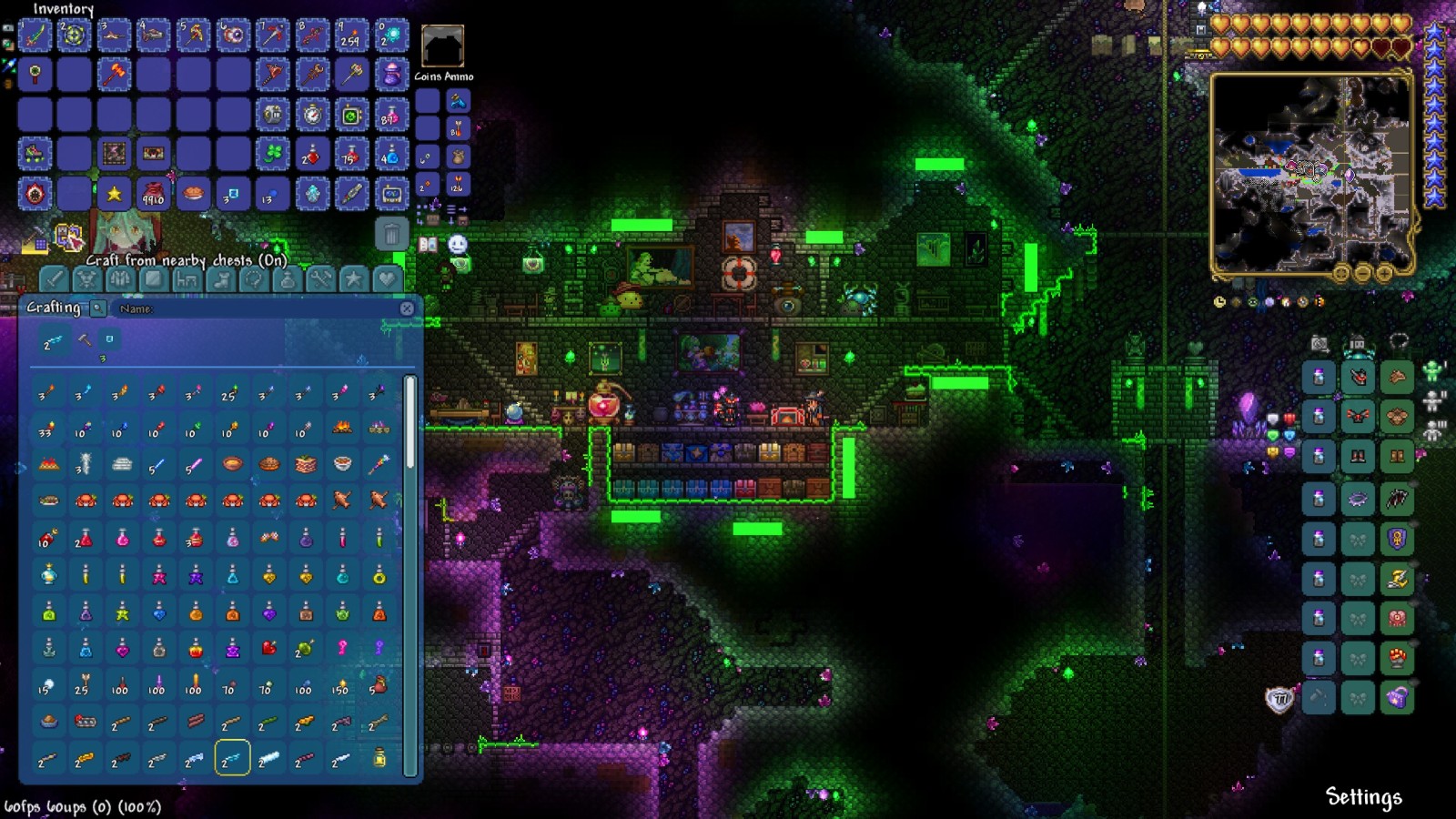This screenshot has width=1456, height=819.
Task: Click the star miscellaneous category filter
Action: [353, 279]
